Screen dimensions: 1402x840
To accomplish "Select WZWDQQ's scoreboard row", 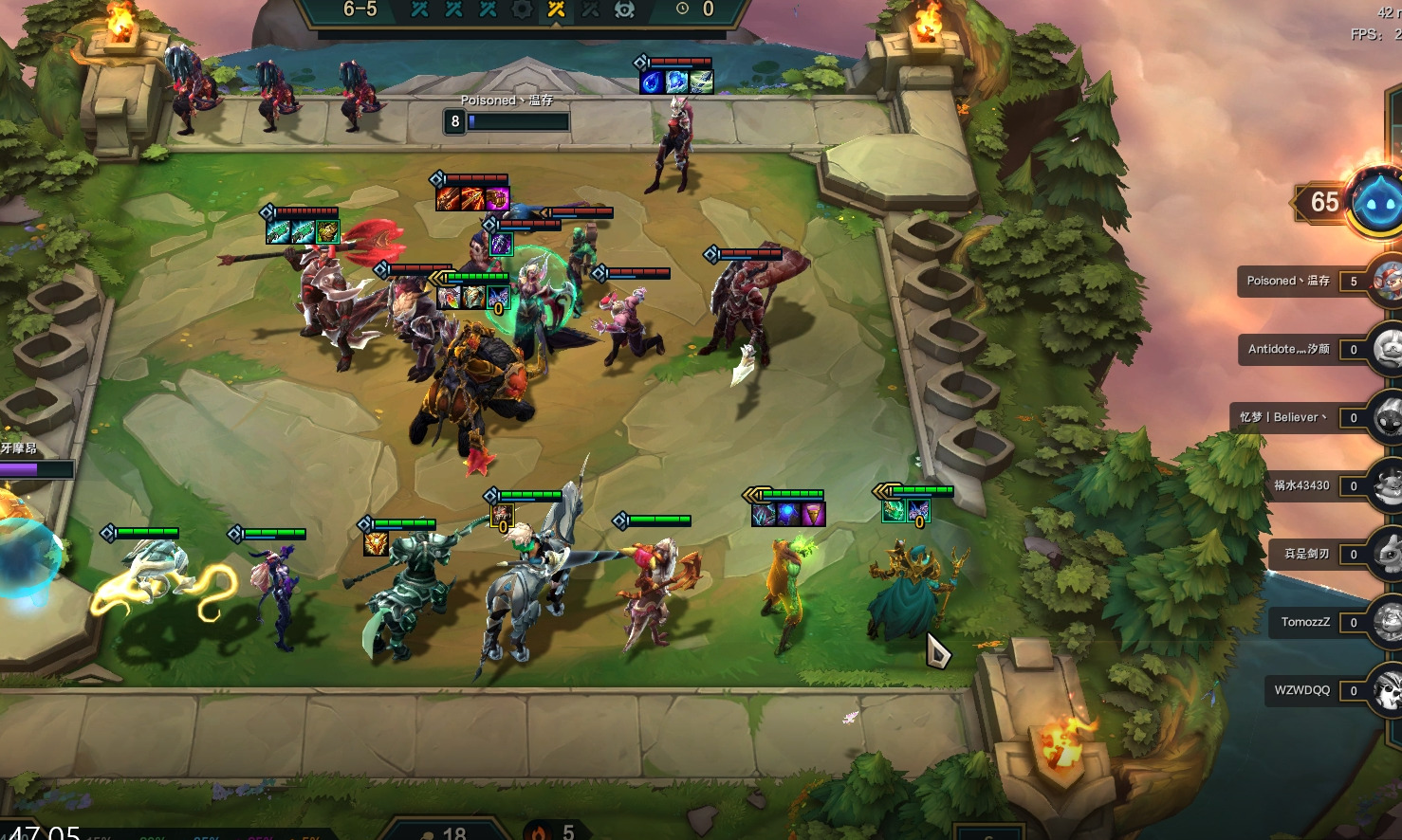I will 1301,690.
